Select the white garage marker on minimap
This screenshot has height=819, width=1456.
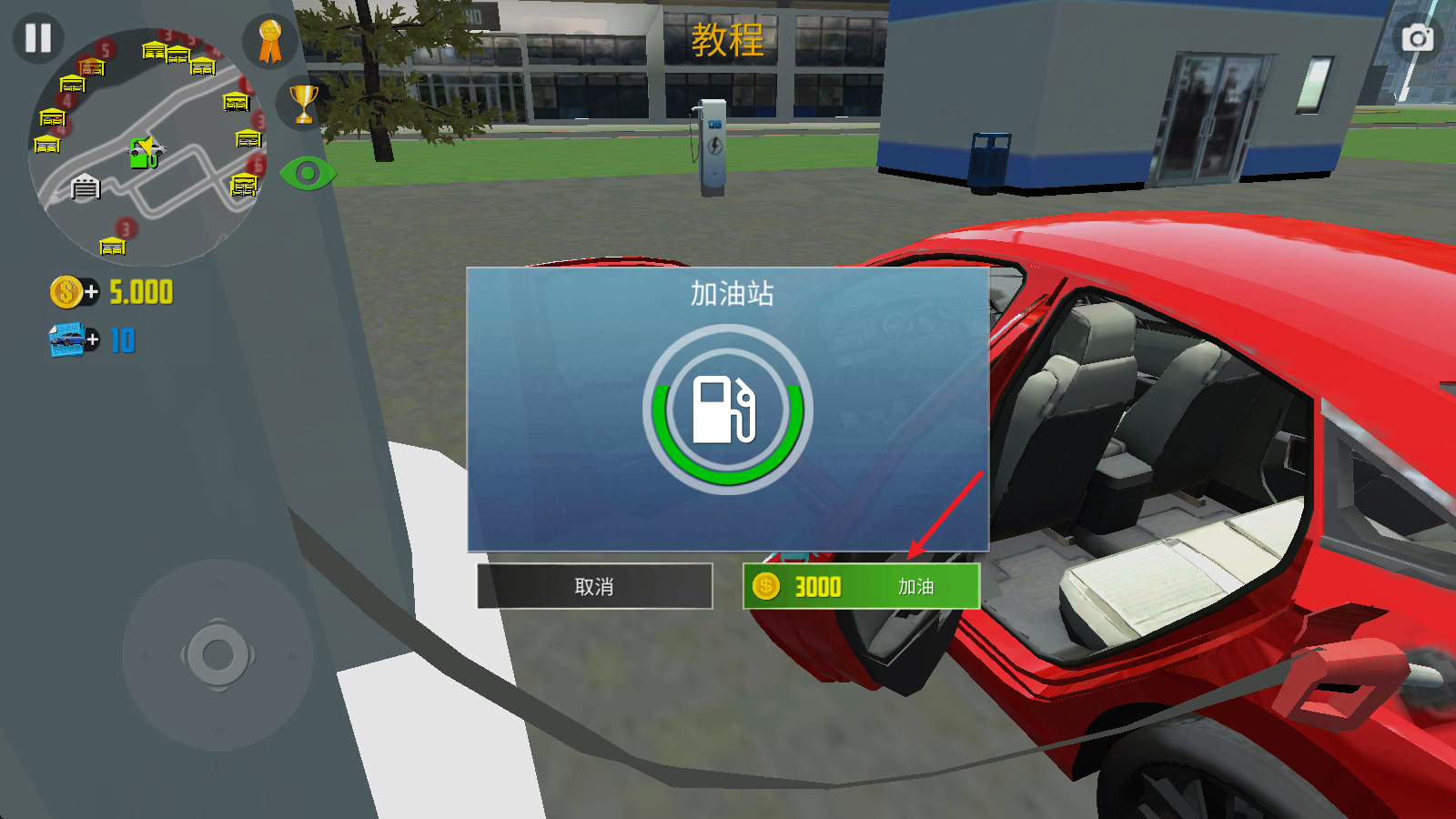85,187
